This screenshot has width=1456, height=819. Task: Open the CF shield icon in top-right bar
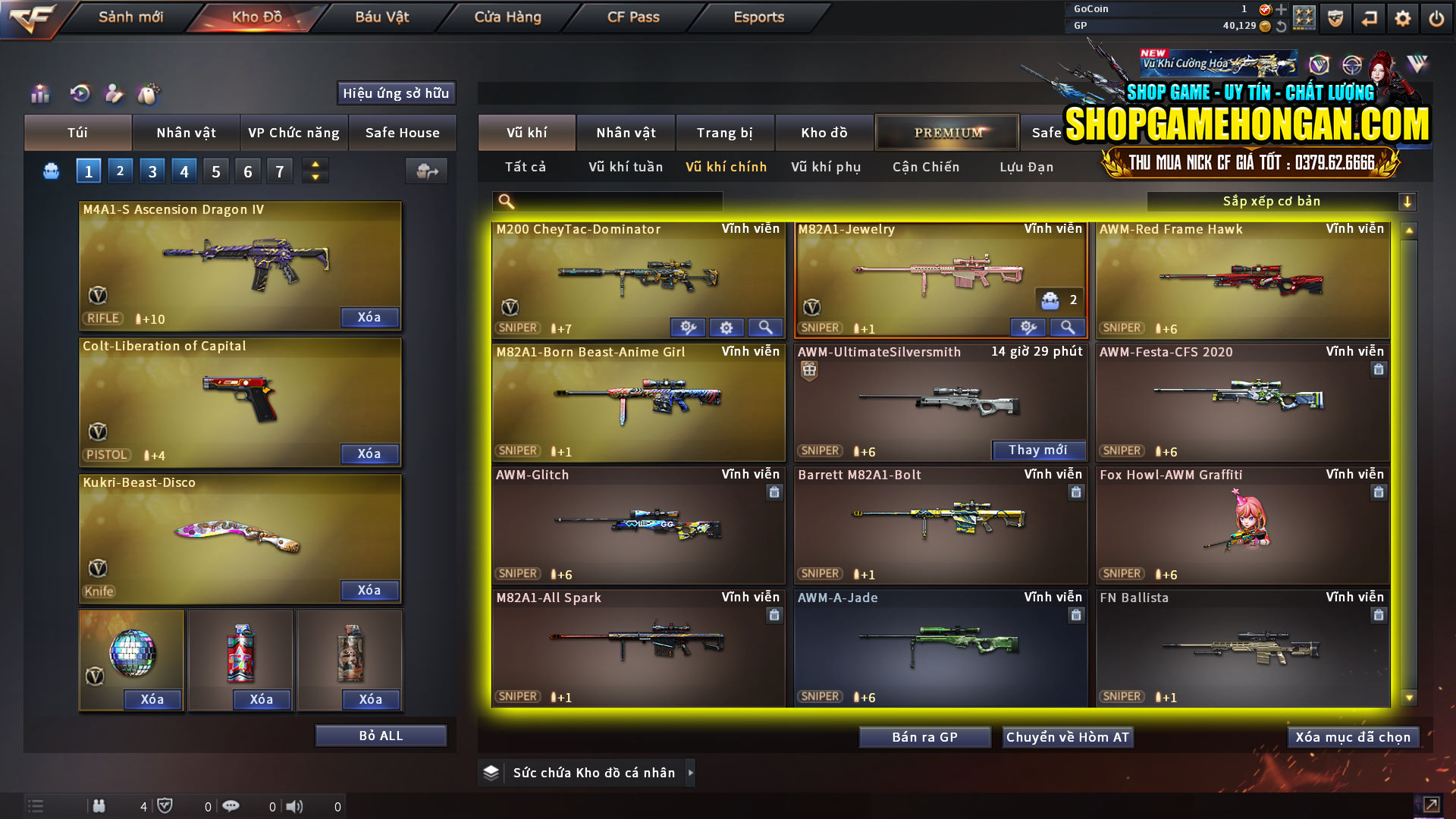[x=1335, y=18]
